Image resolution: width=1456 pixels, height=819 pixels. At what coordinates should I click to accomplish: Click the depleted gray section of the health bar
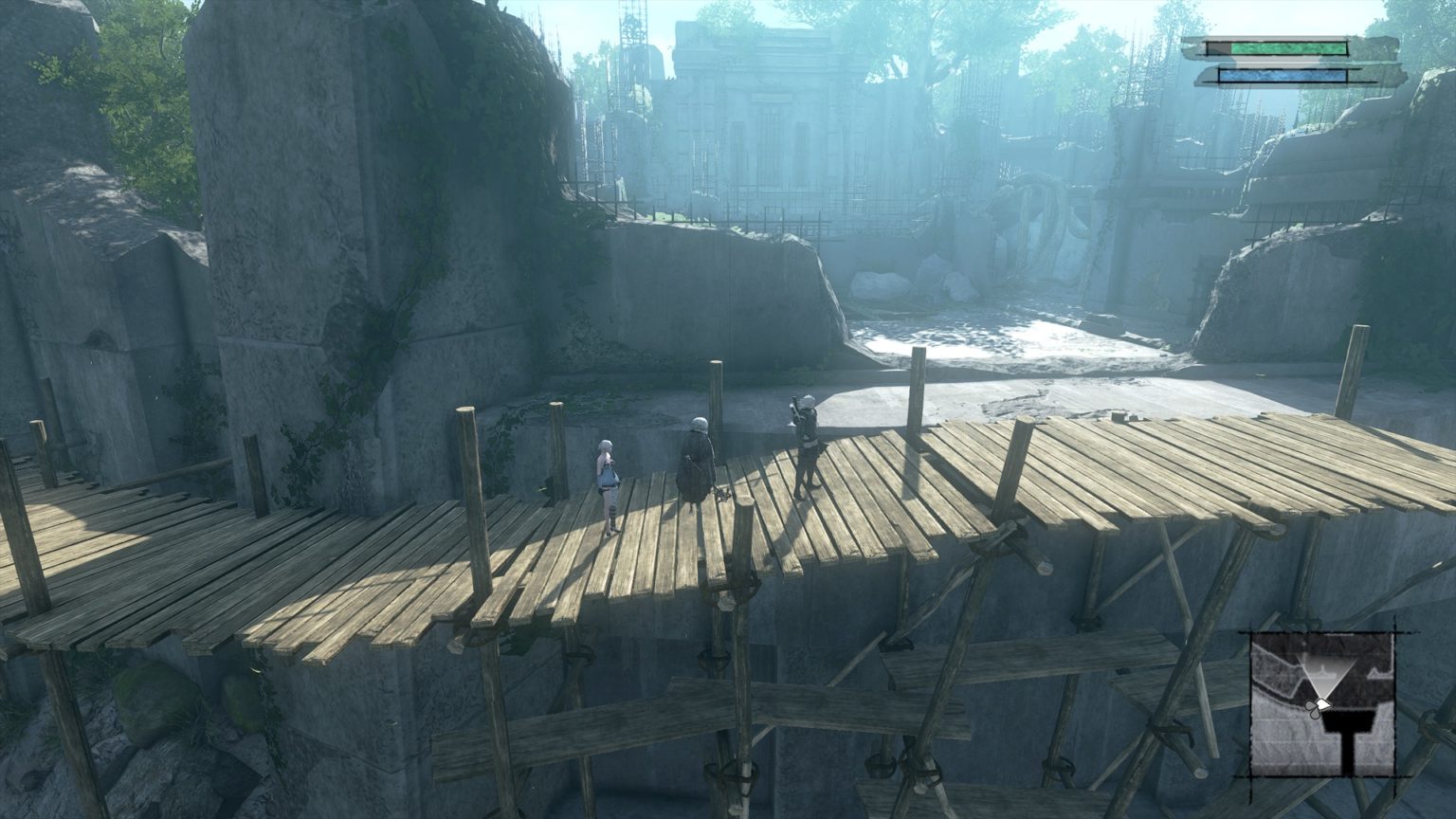click(x=1218, y=48)
